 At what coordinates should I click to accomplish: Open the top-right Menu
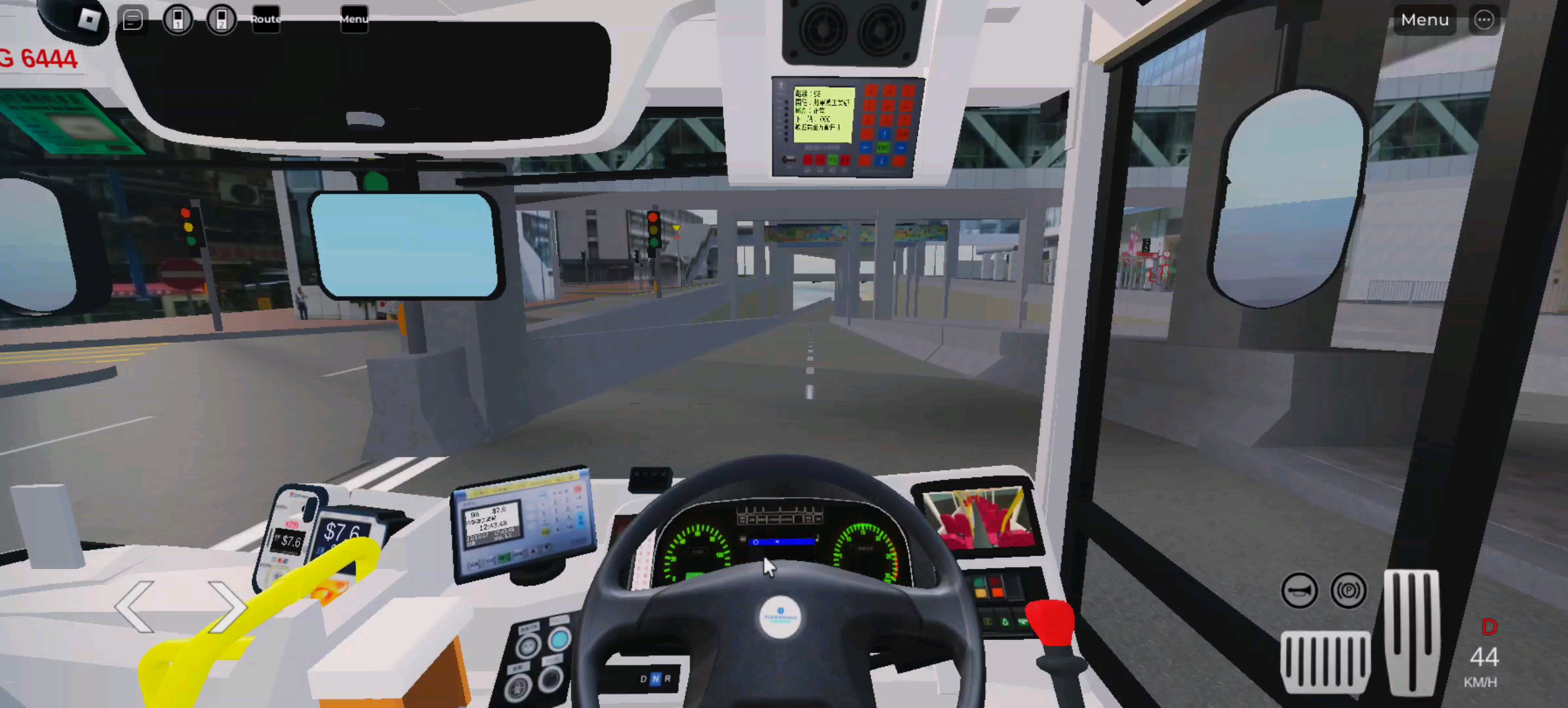point(1424,20)
